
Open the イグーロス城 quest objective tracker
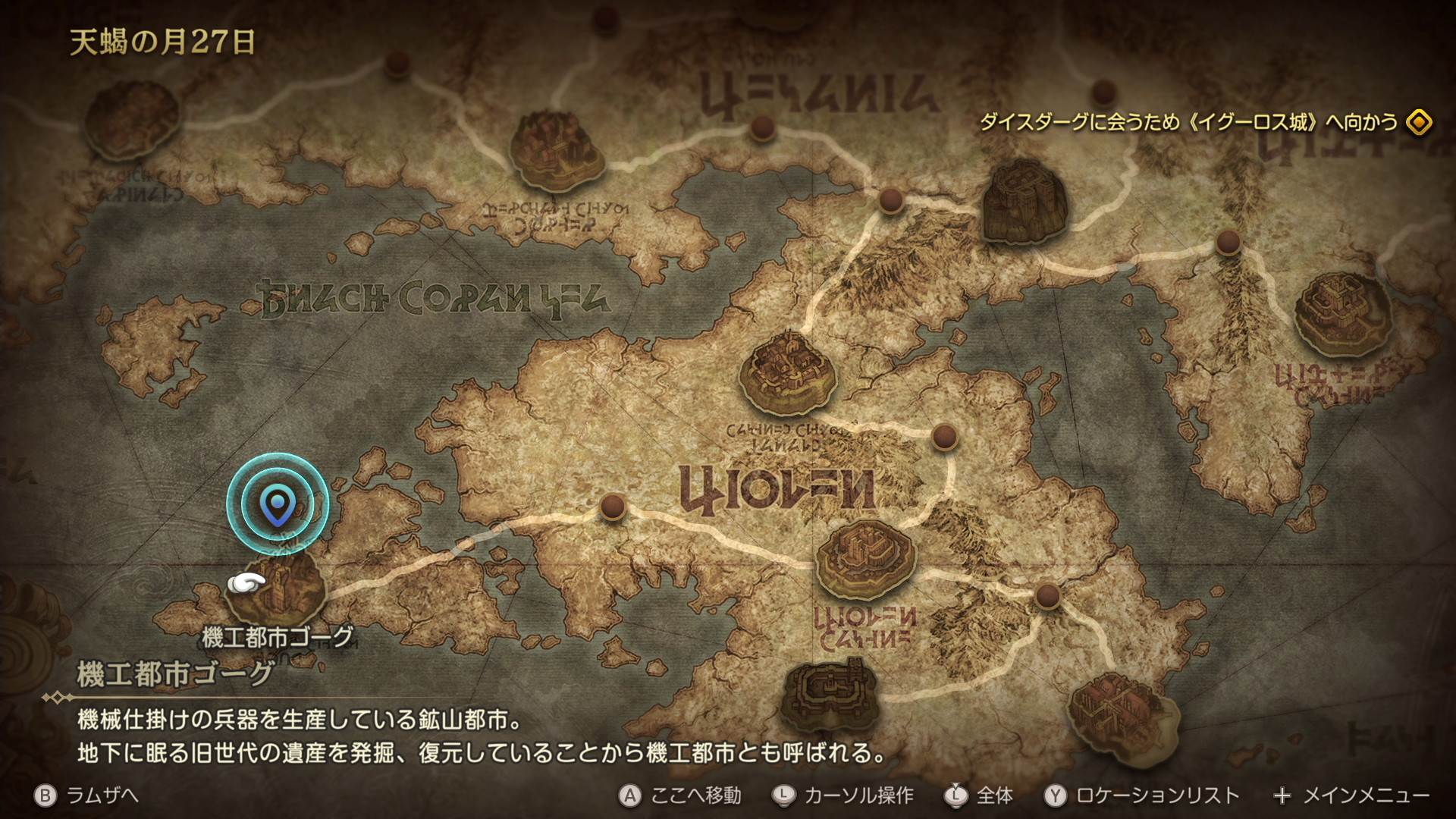click(1188, 122)
